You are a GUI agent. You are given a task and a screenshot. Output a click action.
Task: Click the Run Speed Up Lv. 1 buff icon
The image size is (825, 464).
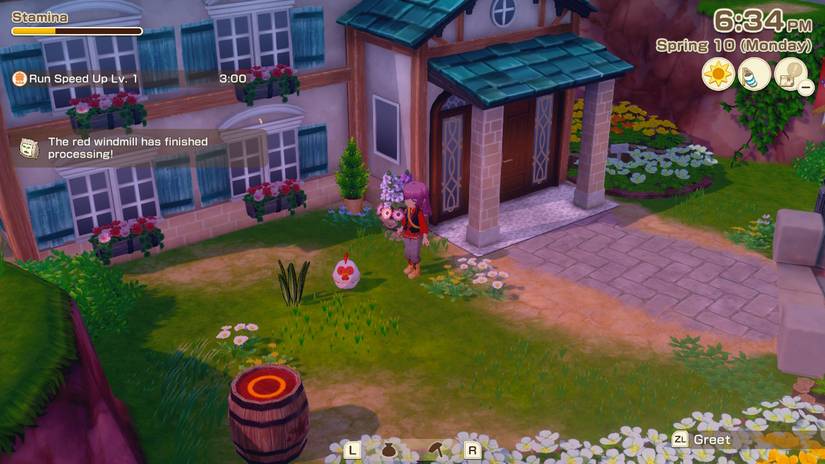(20, 78)
